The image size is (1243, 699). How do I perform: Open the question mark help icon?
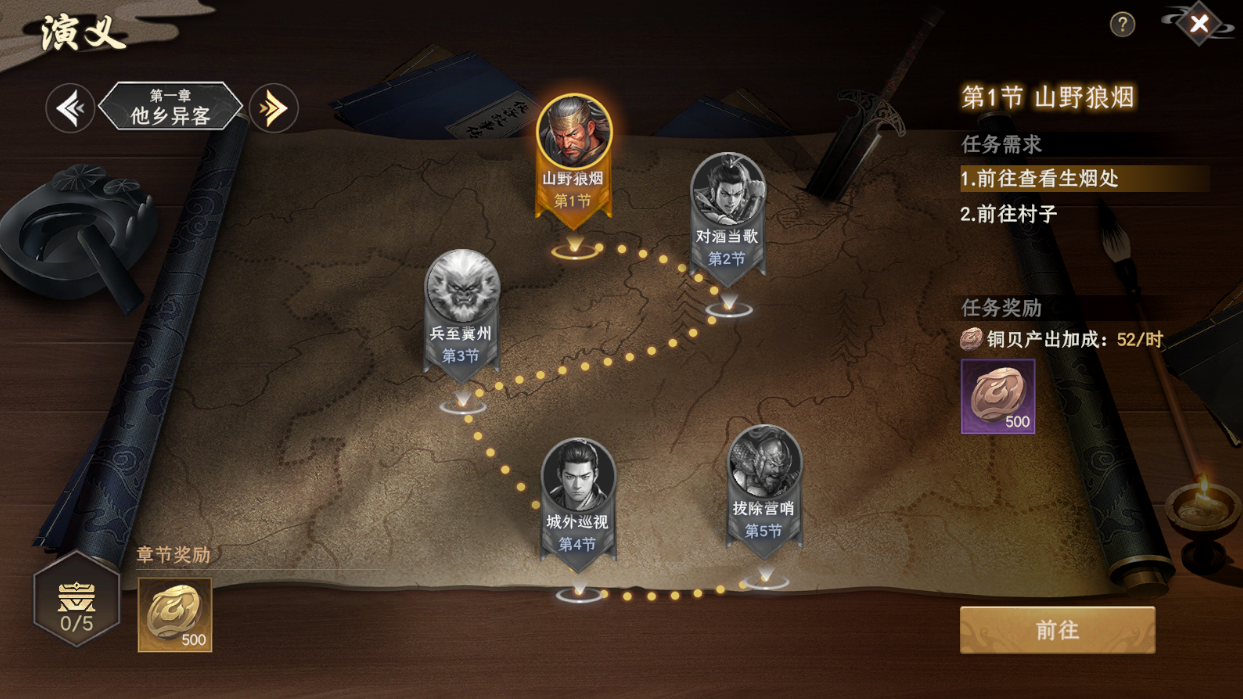click(1122, 25)
